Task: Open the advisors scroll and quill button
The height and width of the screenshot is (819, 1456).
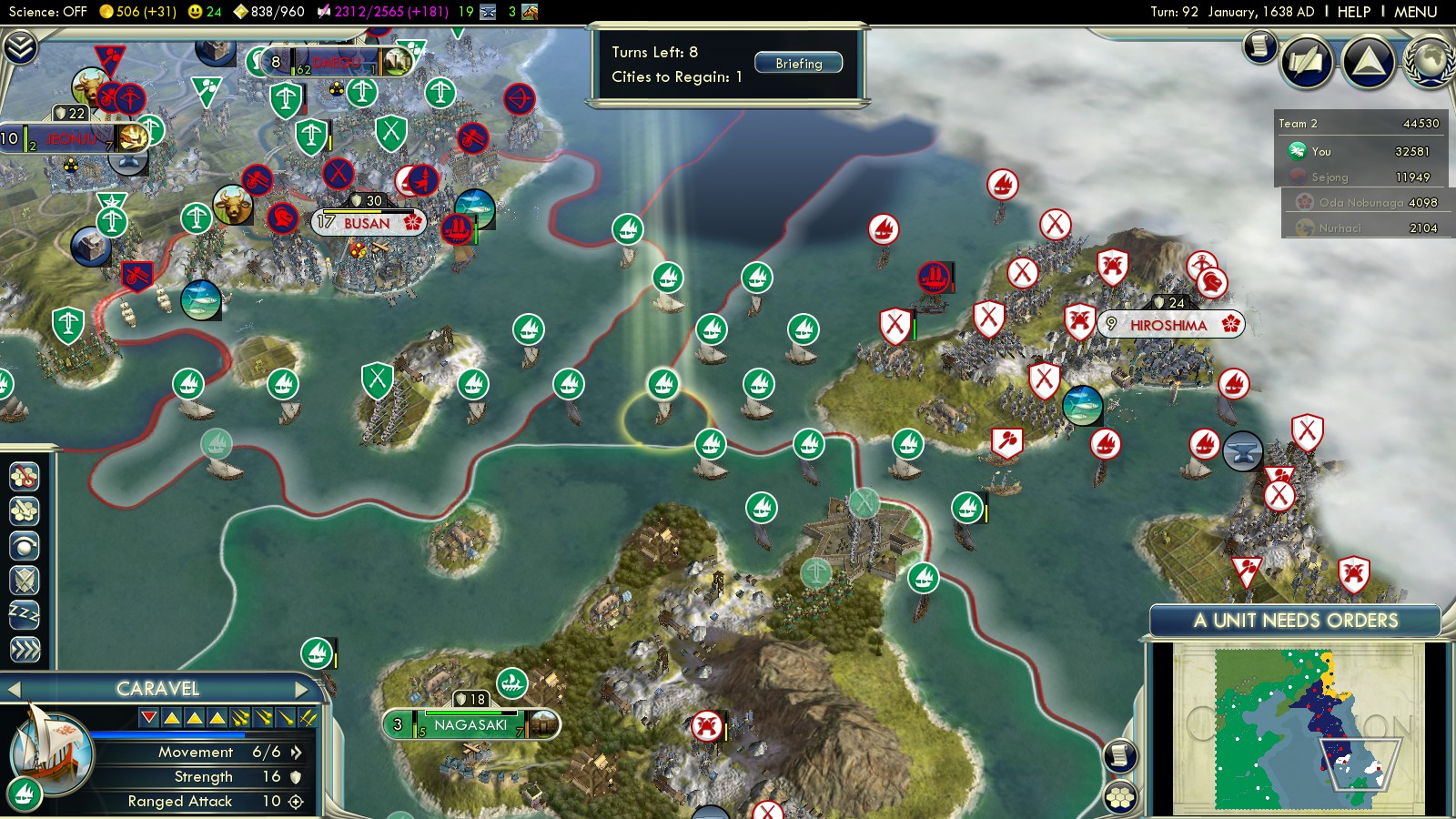Action: pos(1307,61)
